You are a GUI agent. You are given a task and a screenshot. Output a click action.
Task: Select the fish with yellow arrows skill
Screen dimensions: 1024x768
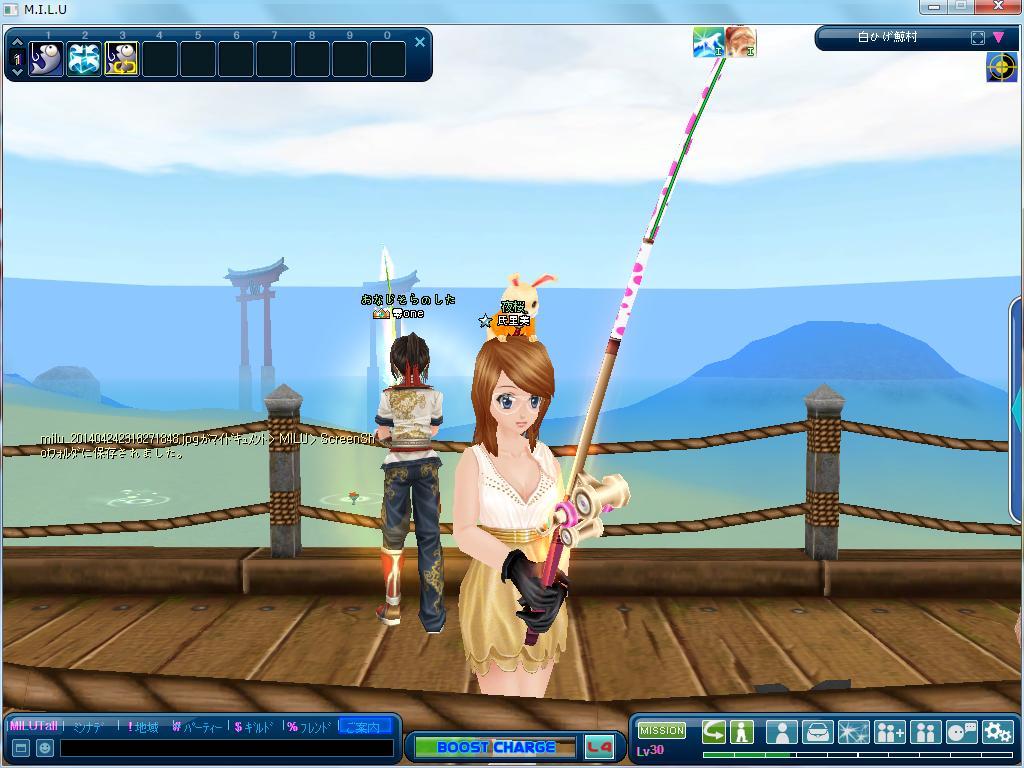122,59
